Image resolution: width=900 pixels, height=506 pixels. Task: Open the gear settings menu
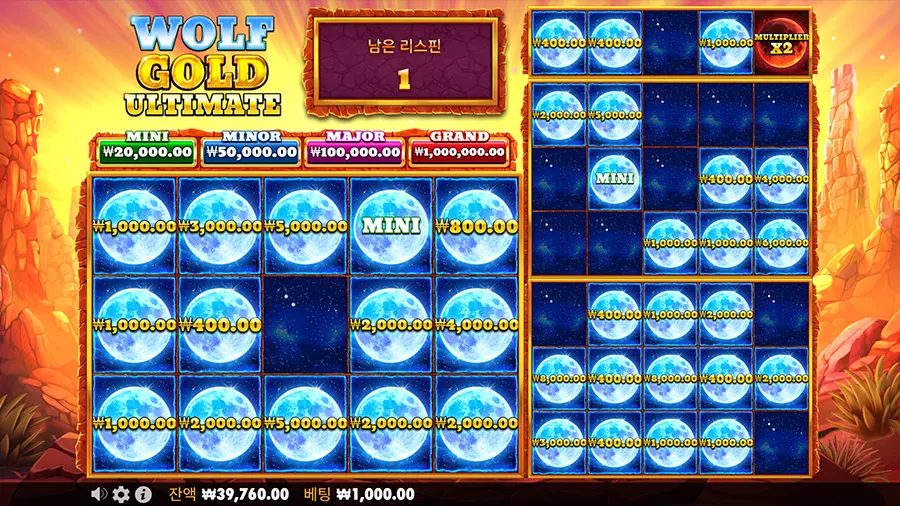point(121,494)
